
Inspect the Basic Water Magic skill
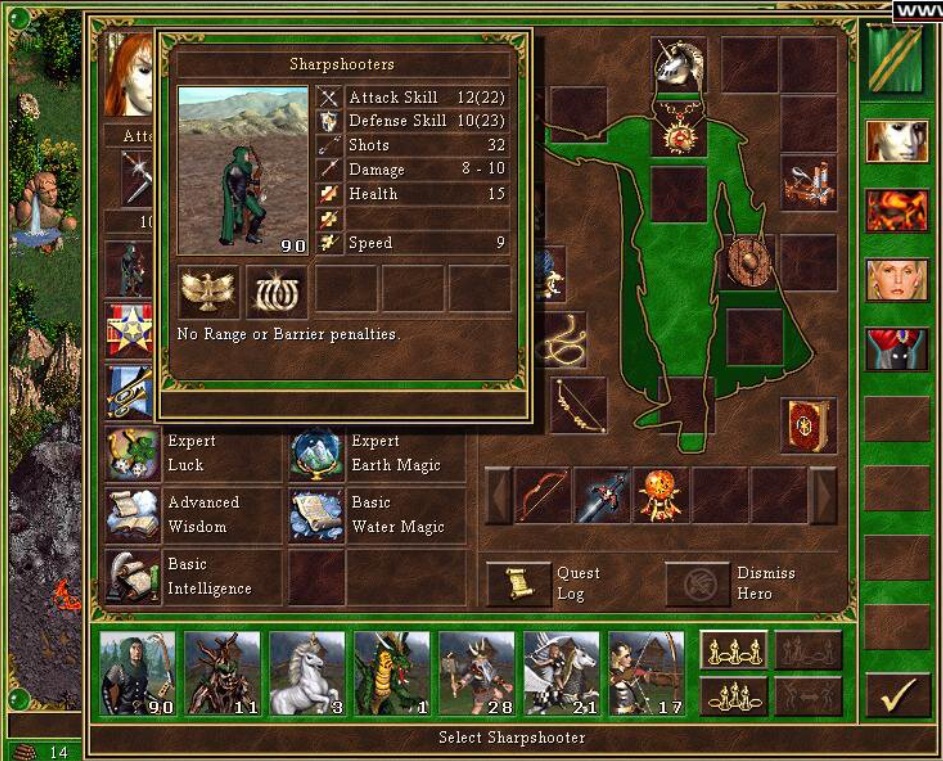pos(317,514)
